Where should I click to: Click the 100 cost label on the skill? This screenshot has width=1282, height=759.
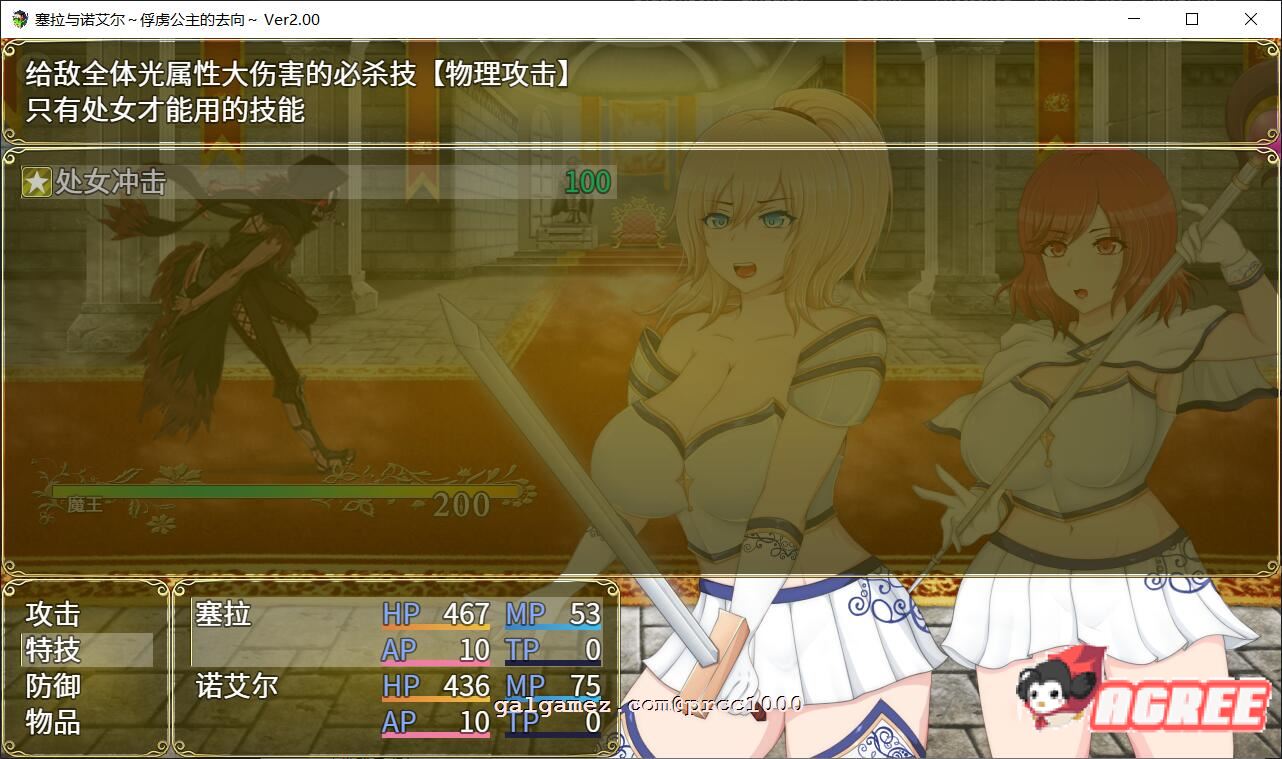(587, 182)
